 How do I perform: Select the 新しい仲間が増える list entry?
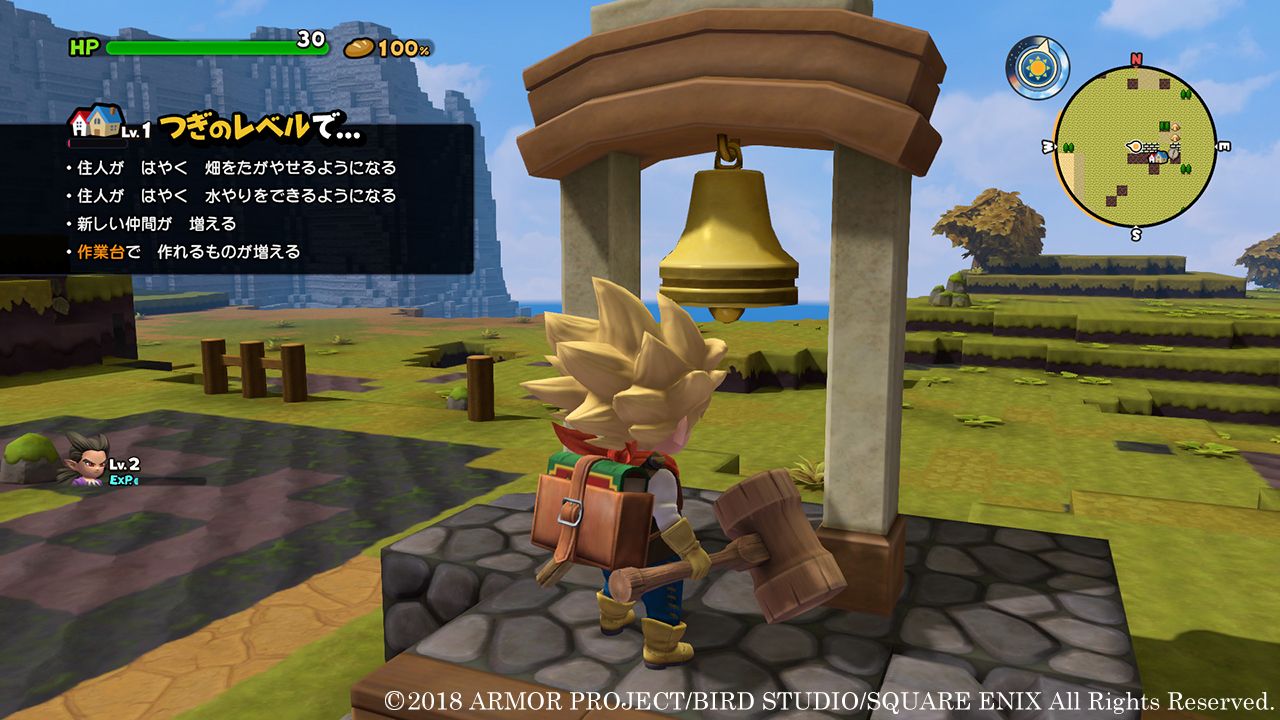(x=156, y=224)
